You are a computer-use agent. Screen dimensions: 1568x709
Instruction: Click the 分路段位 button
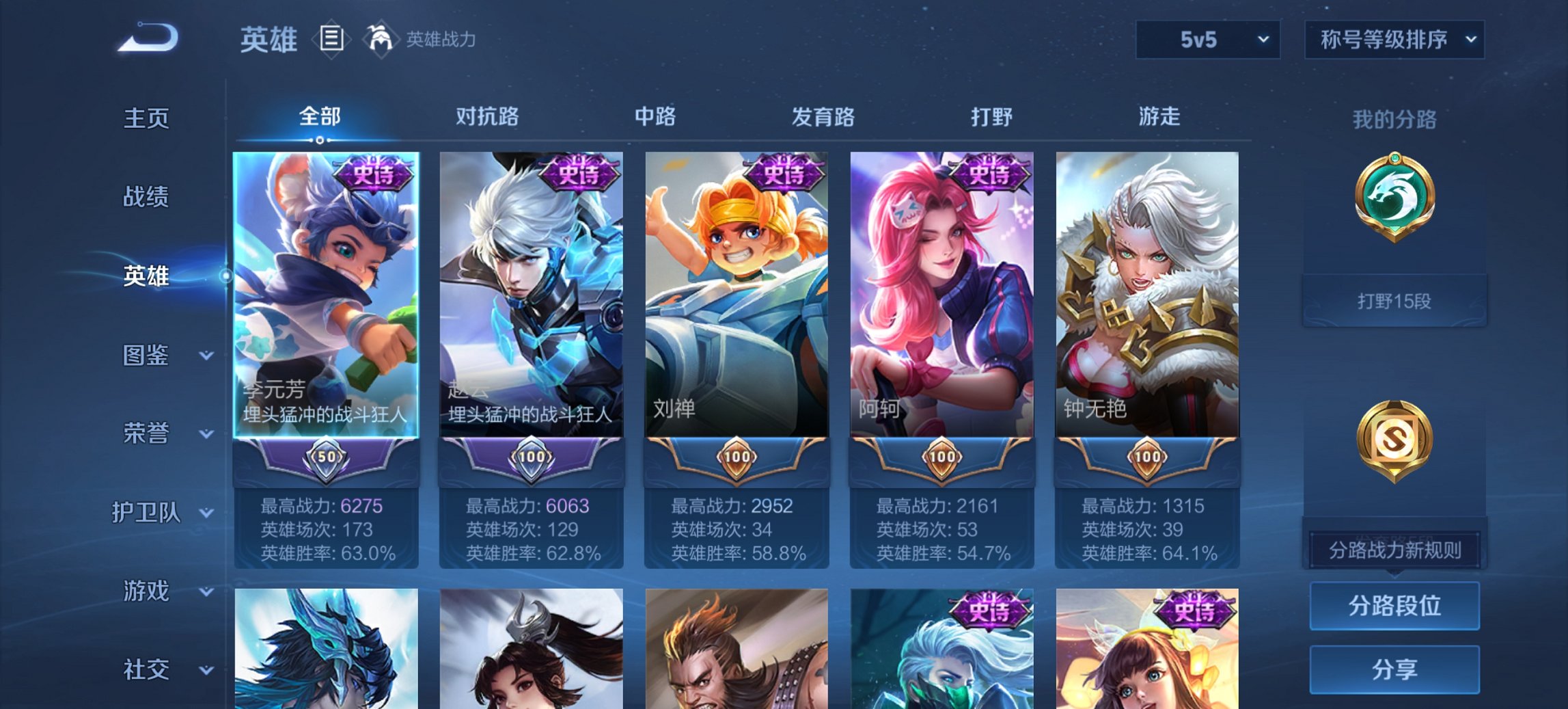pos(1394,606)
